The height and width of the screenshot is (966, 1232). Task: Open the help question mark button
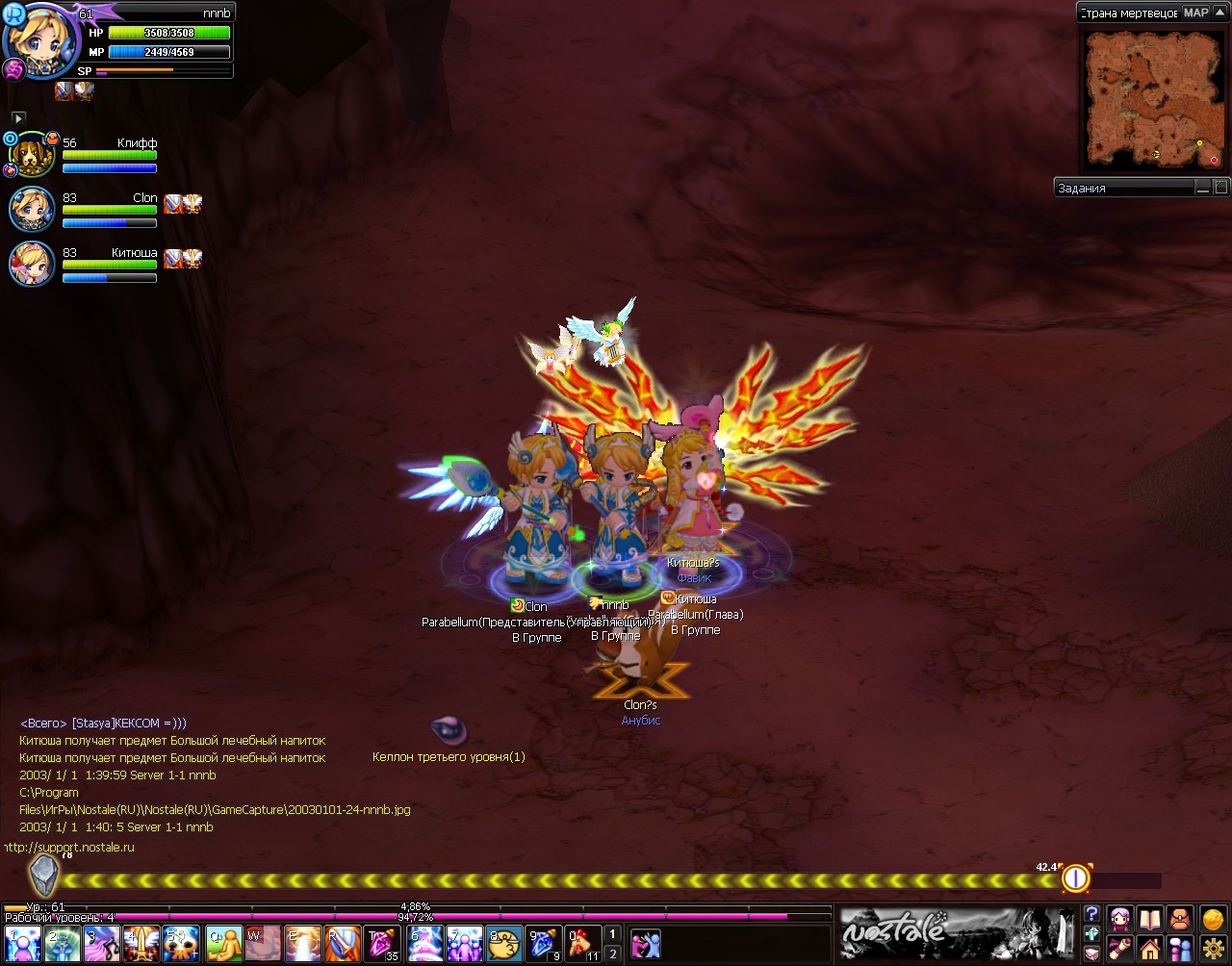coord(1091,914)
